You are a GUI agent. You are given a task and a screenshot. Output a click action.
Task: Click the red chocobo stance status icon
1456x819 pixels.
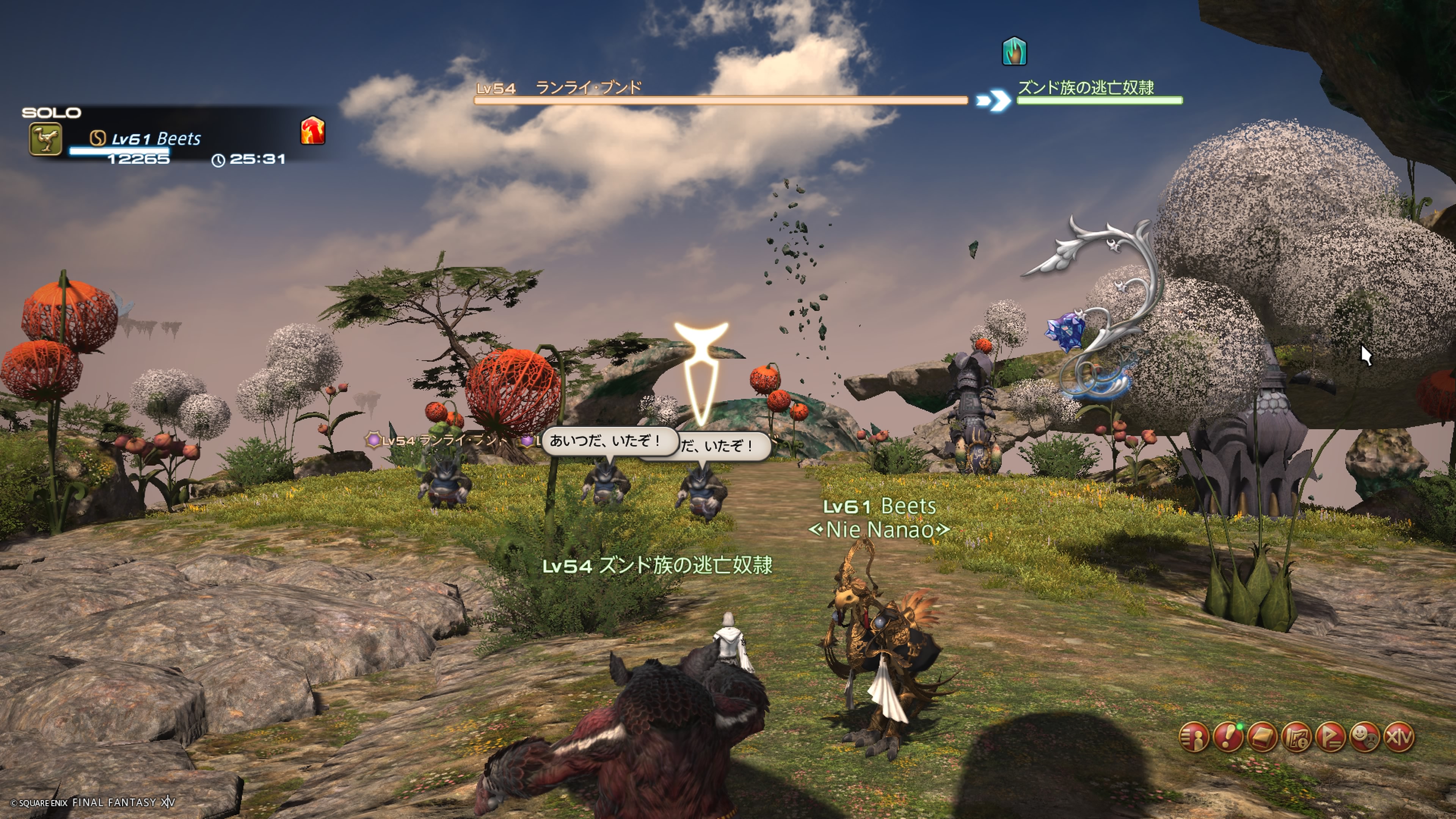click(312, 130)
